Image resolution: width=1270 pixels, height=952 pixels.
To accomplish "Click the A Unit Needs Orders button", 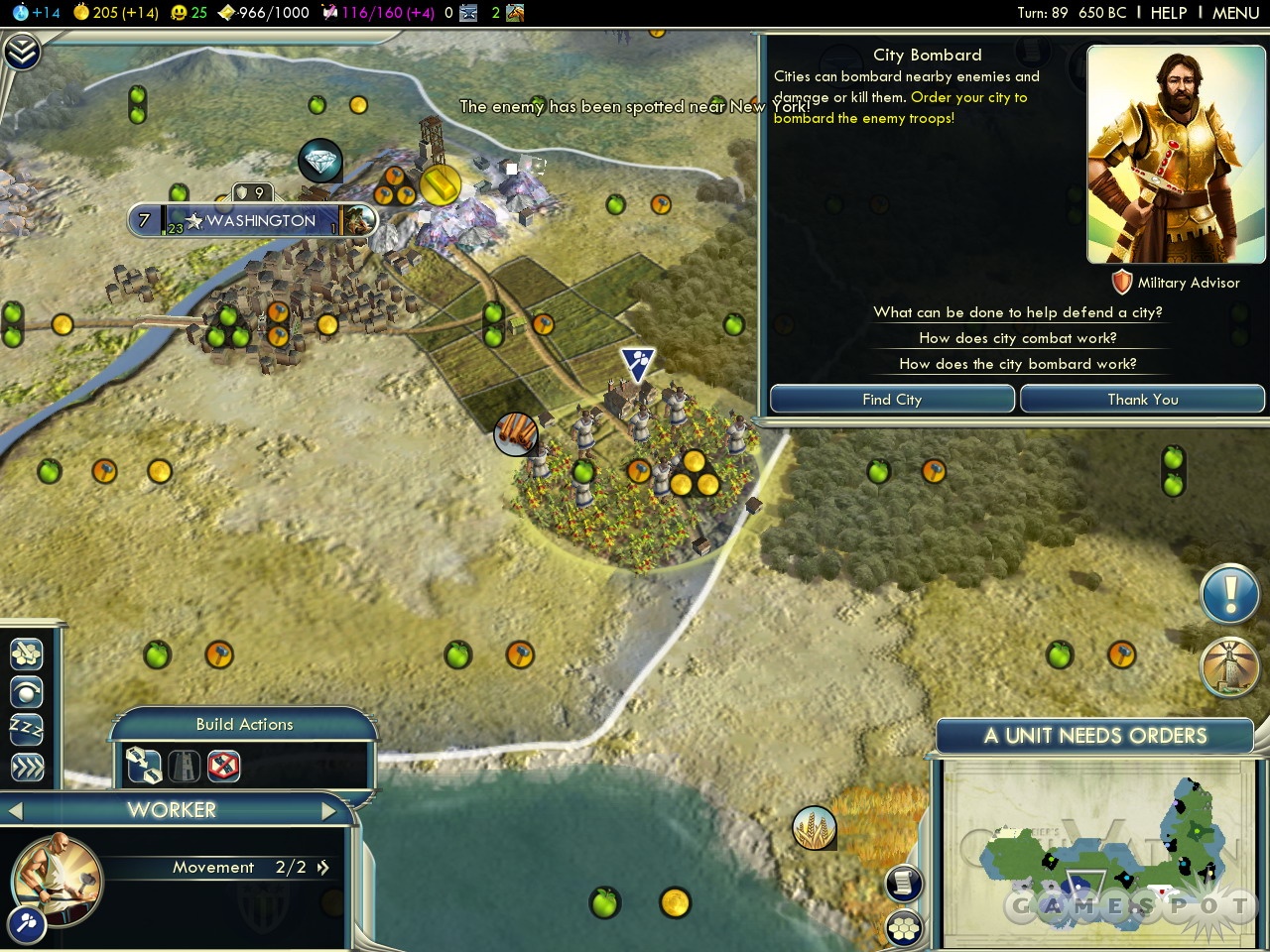I will tap(1094, 736).
